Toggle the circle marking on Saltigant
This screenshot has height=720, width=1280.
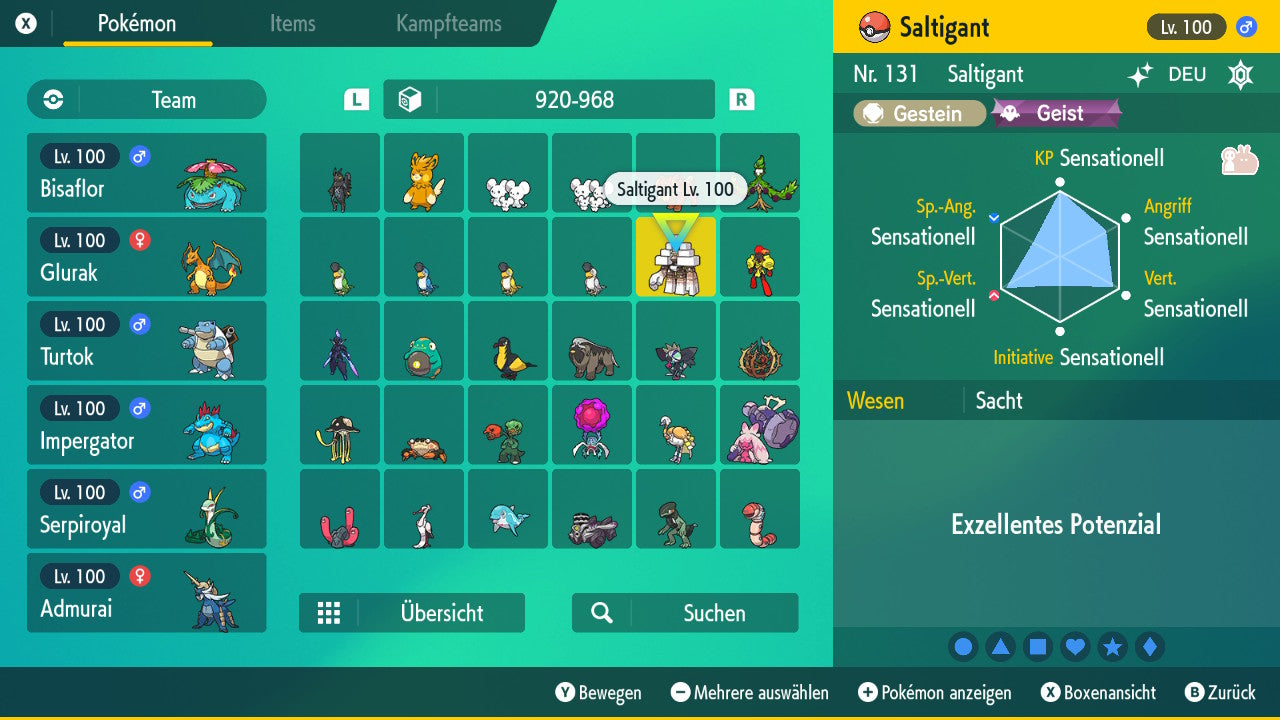pyautogui.click(x=963, y=646)
